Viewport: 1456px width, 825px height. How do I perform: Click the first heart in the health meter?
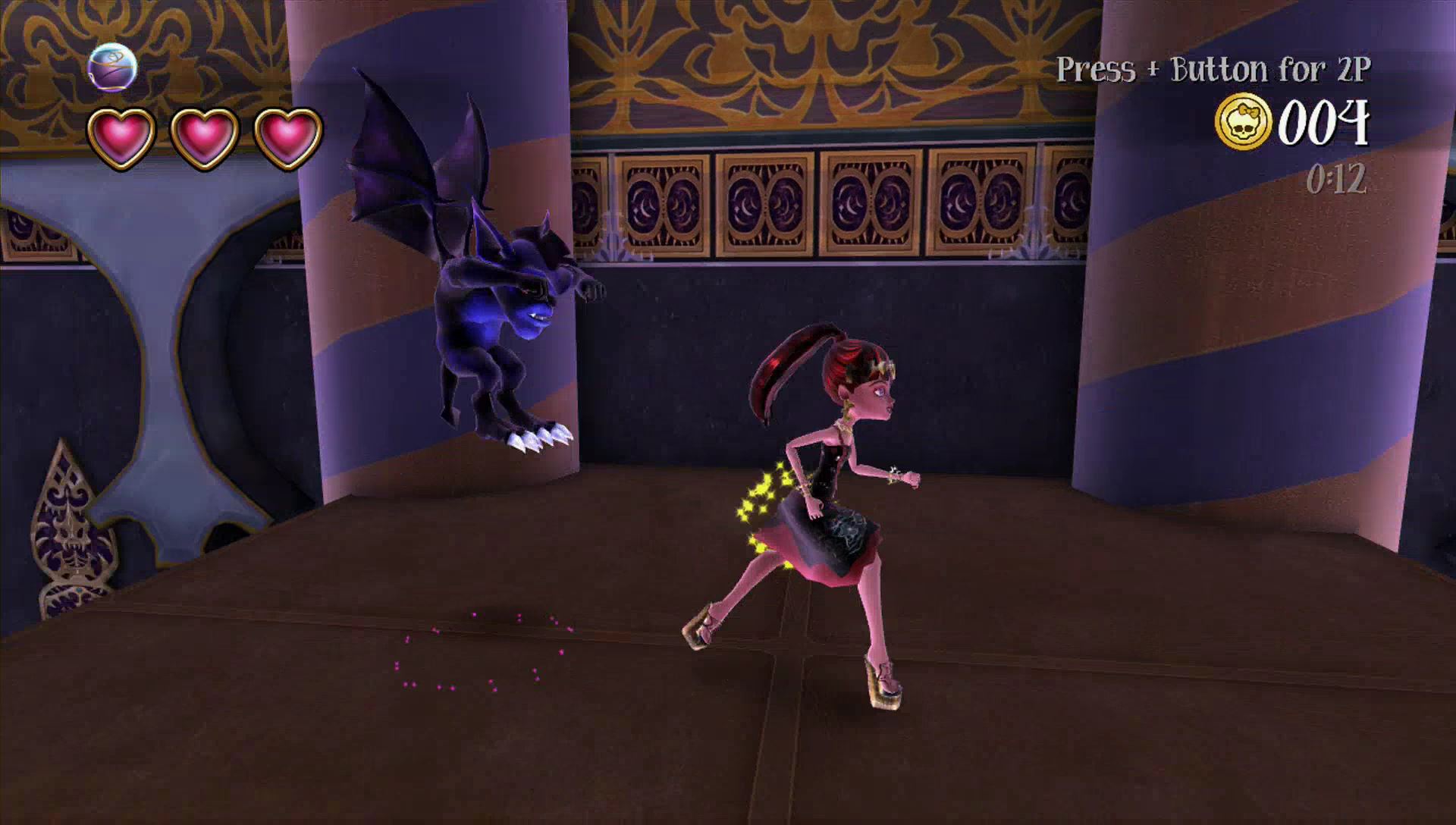(x=120, y=133)
